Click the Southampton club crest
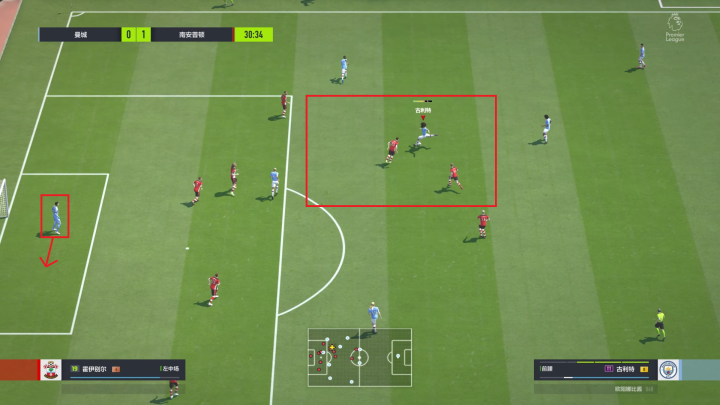 [51, 369]
